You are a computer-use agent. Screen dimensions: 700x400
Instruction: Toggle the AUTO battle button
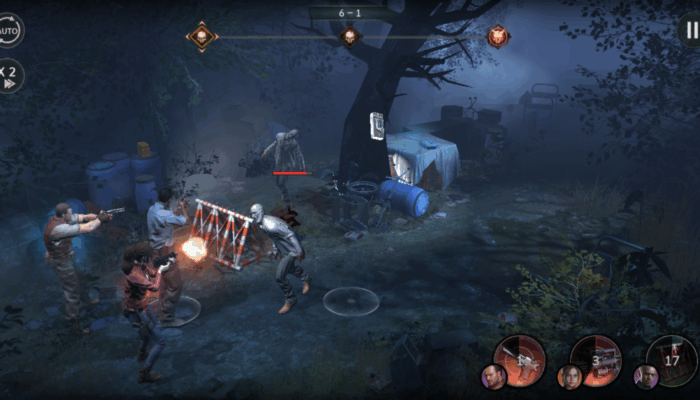(x=9, y=30)
